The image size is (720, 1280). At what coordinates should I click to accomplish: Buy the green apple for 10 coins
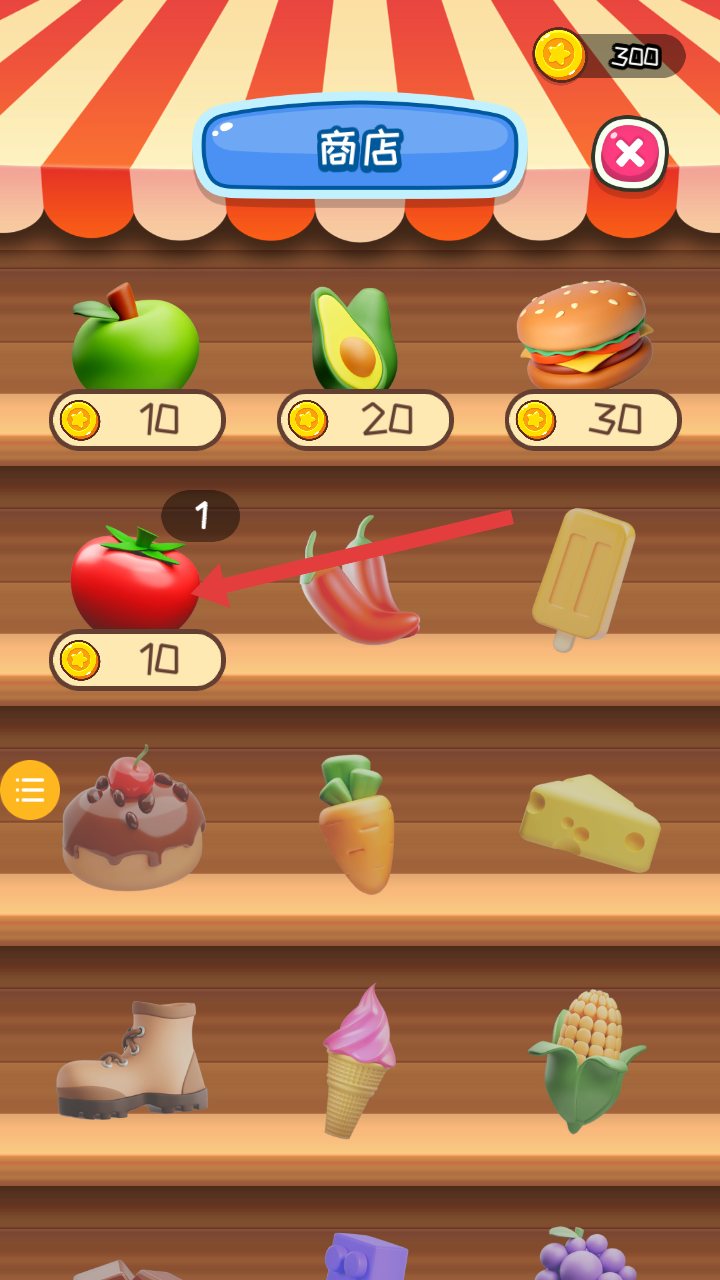[137, 420]
